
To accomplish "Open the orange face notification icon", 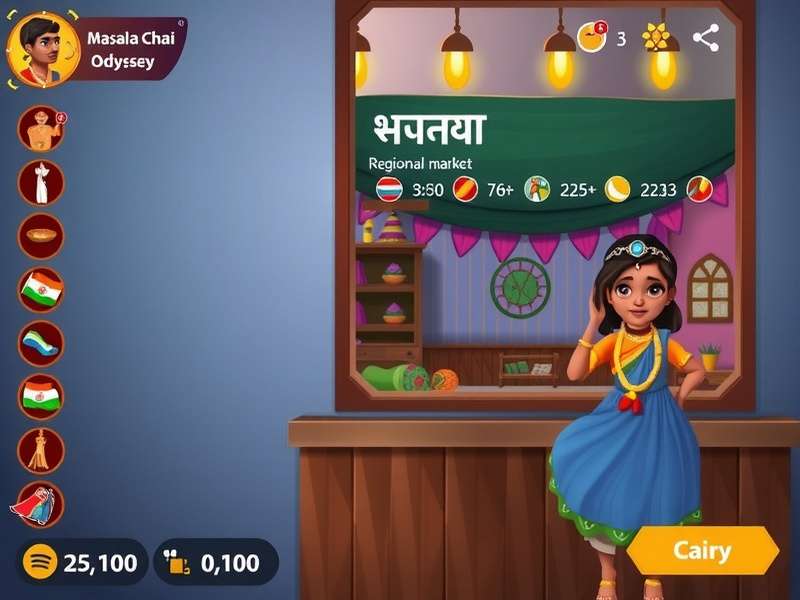I will pyautogui.click(x=592, y=38).
